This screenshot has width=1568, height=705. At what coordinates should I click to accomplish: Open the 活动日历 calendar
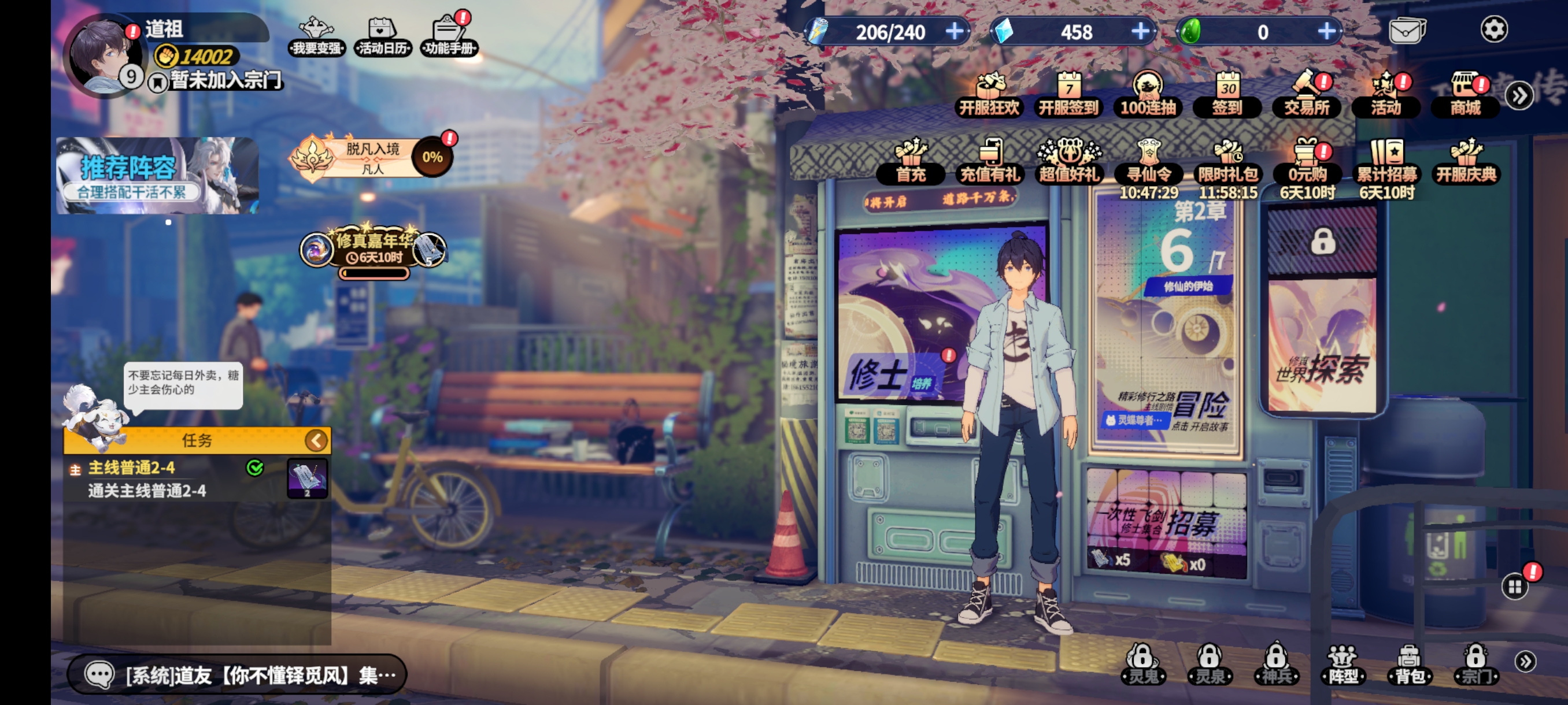pyautogui.click(x=382, y=35)
